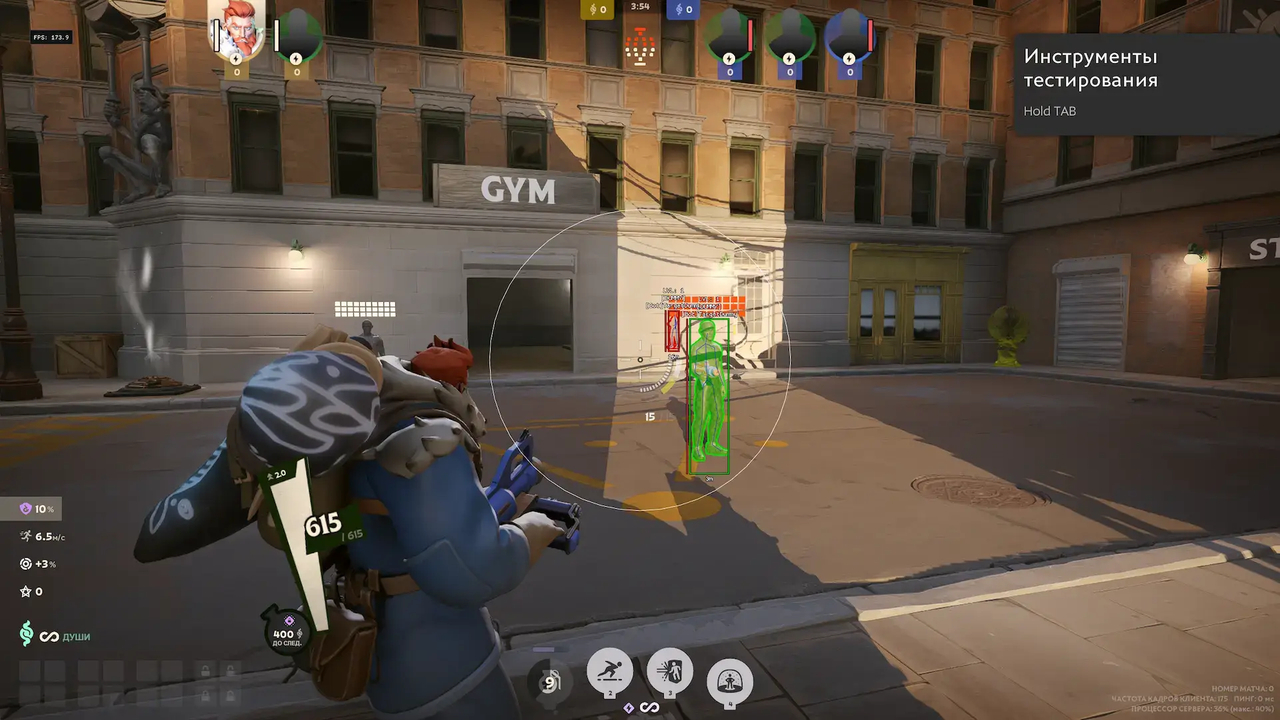The width and height of the screenshot is (1280, 720).
Task: Click a locked item slot with padlock icon
Action: (205, 672)
